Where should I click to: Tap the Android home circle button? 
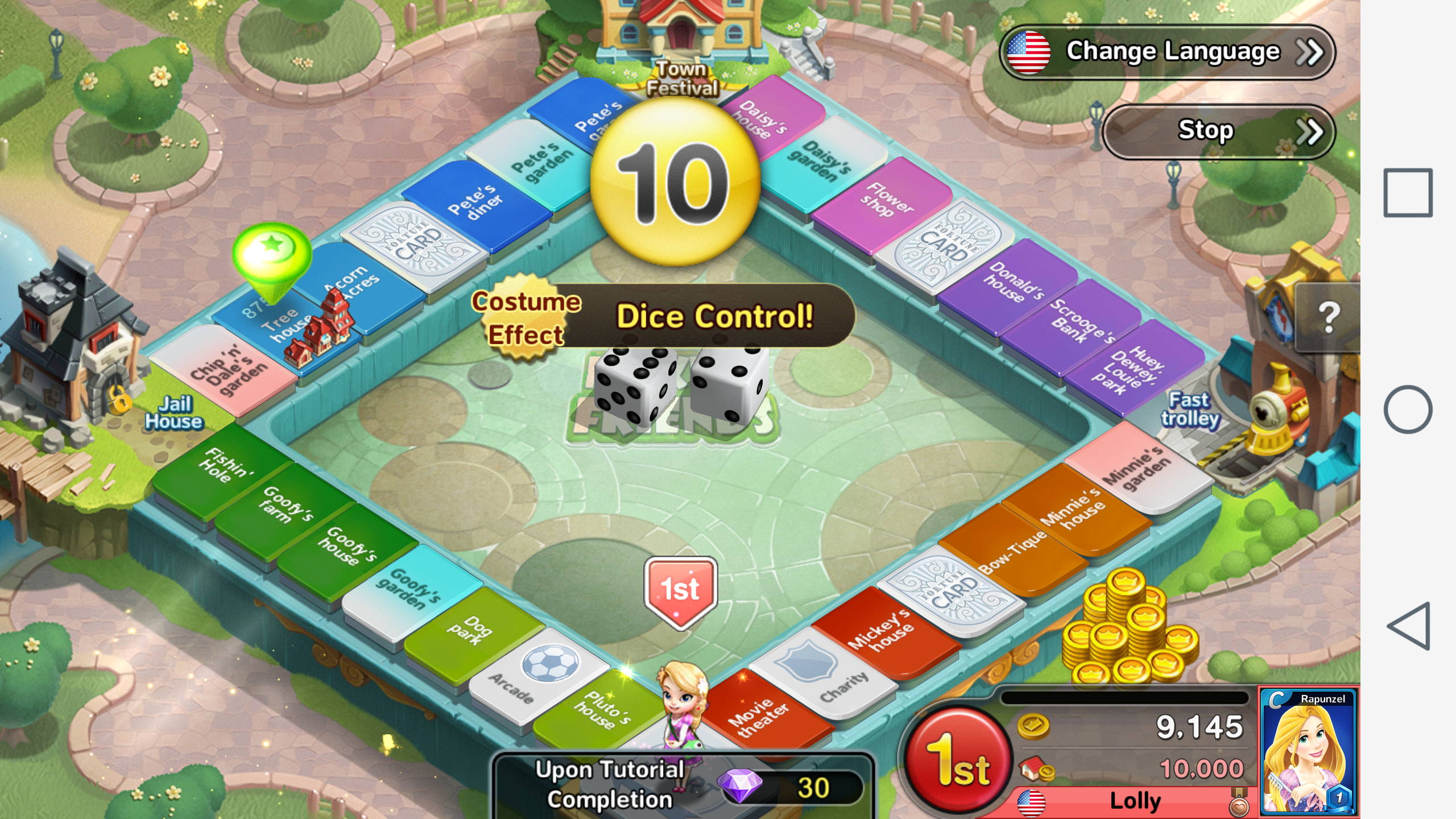(x=1407, y=409)
